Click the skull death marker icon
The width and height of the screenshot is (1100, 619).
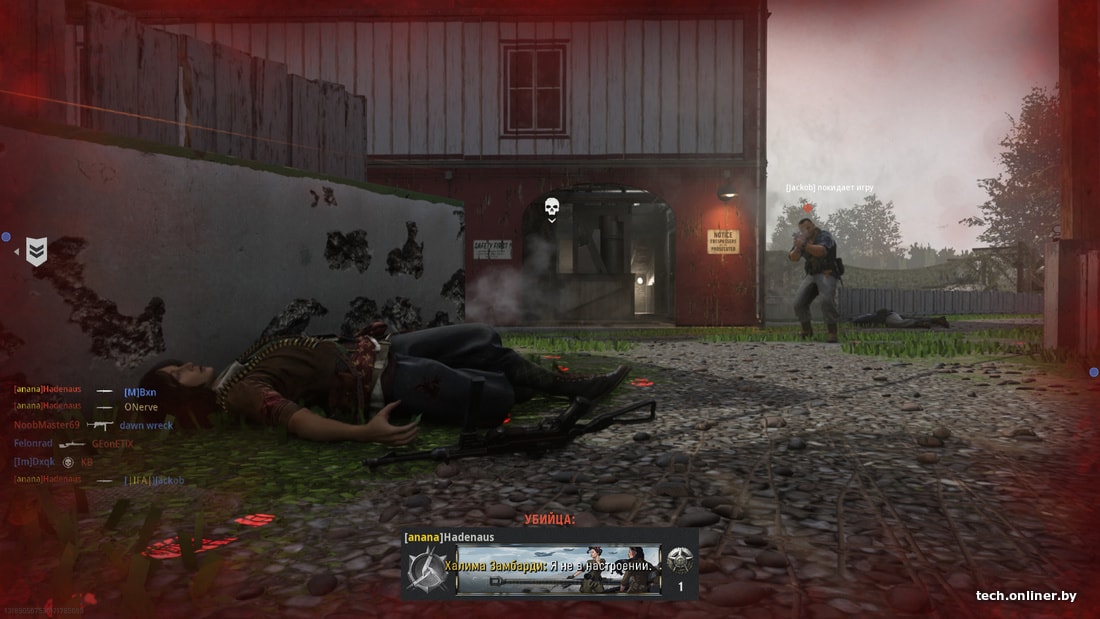(551, 207)
